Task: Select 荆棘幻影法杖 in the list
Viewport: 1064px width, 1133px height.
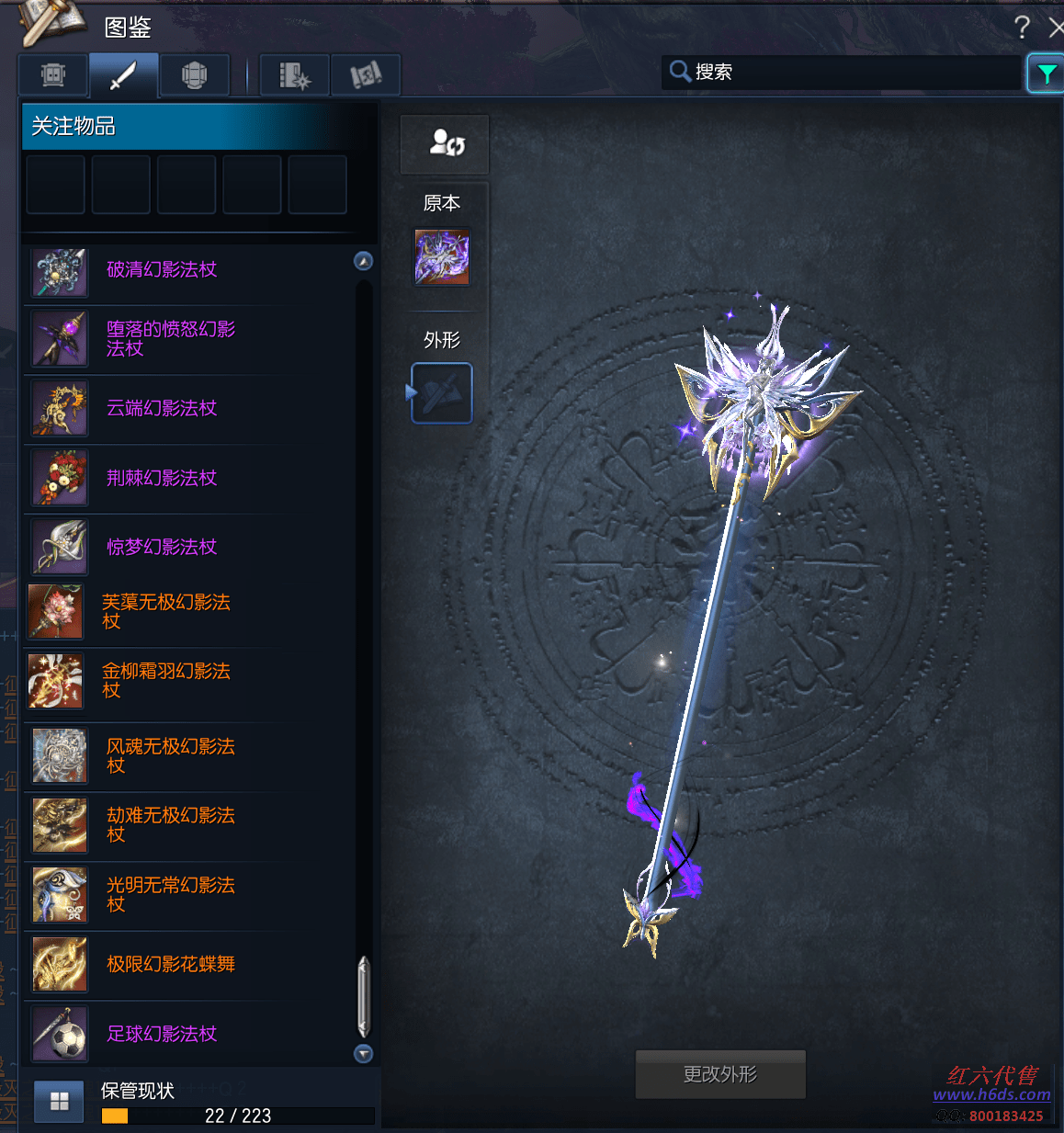Action: [x=162, y=478]
